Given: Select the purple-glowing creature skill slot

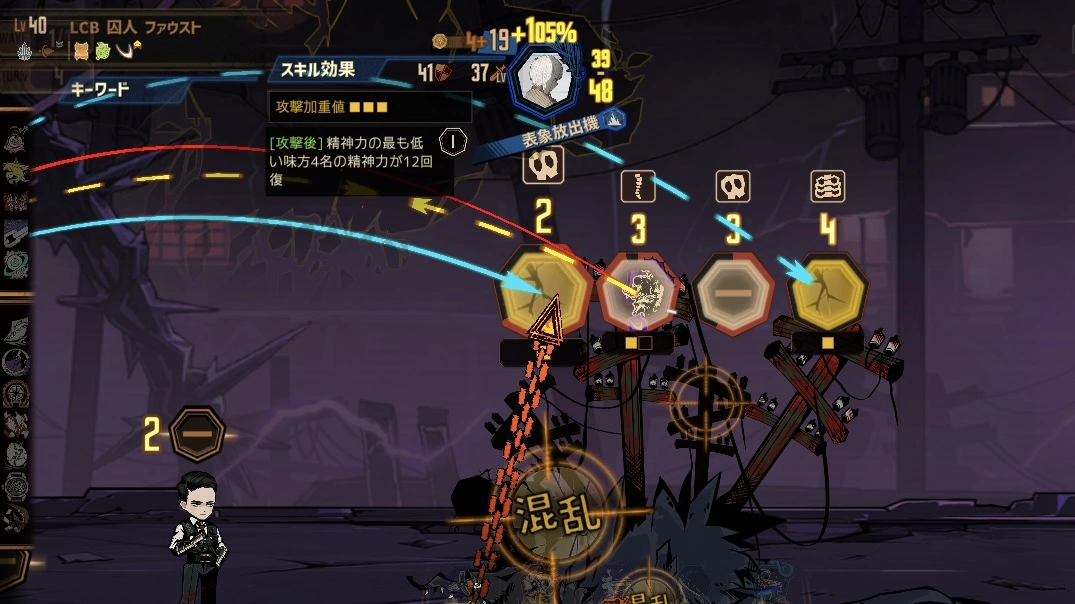Looking at the screenshot, I should [x=638, y=292].
